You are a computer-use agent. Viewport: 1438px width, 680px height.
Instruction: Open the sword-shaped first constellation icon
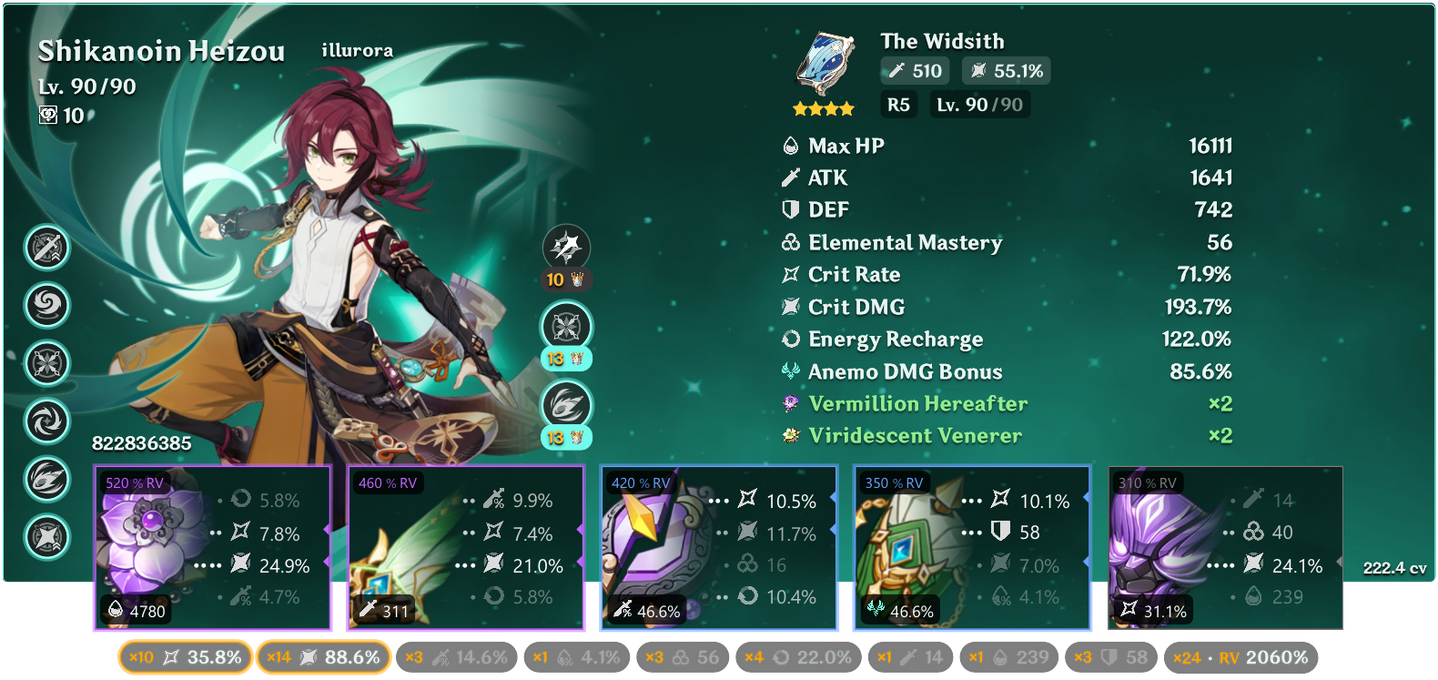[x=47, y=247]
